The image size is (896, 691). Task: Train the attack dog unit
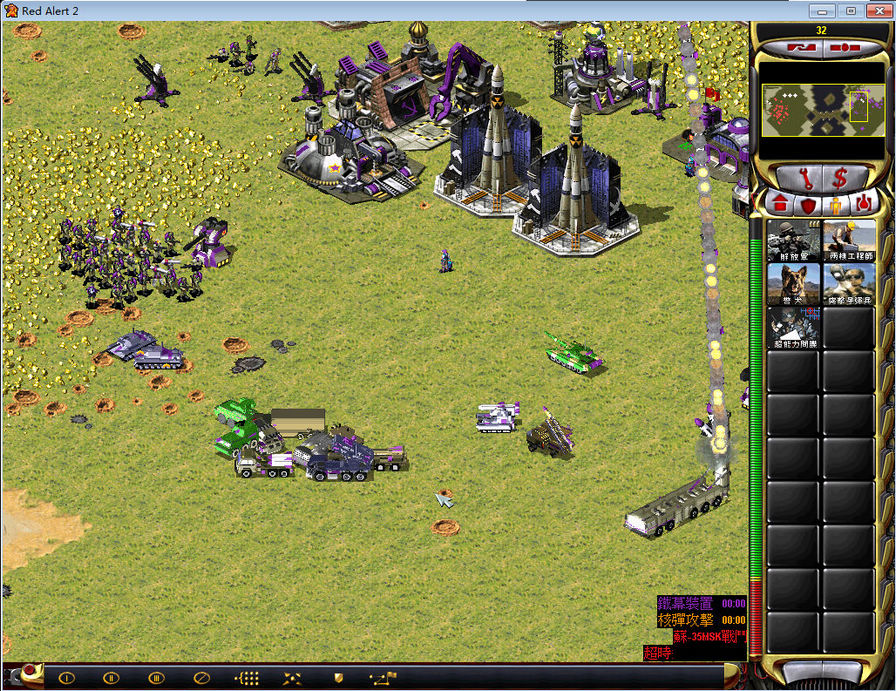click(x=794, y=284)
